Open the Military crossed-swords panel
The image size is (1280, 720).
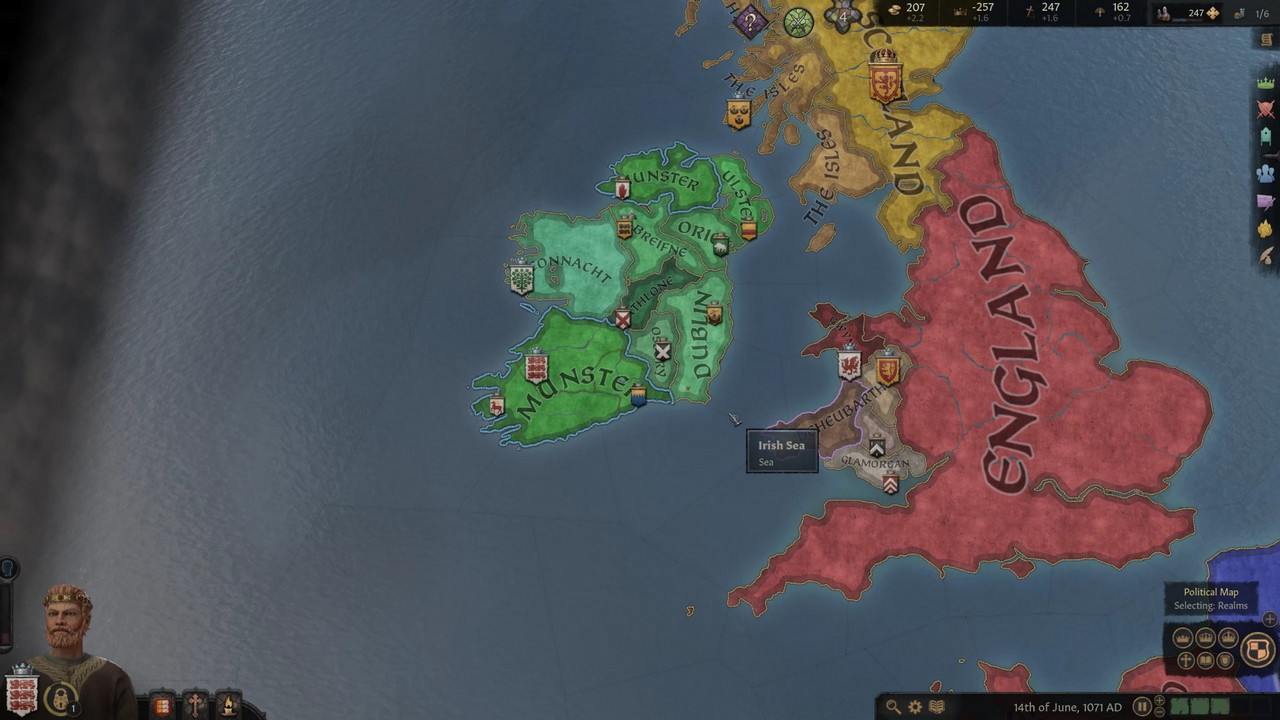click(x=1266, y=110)
